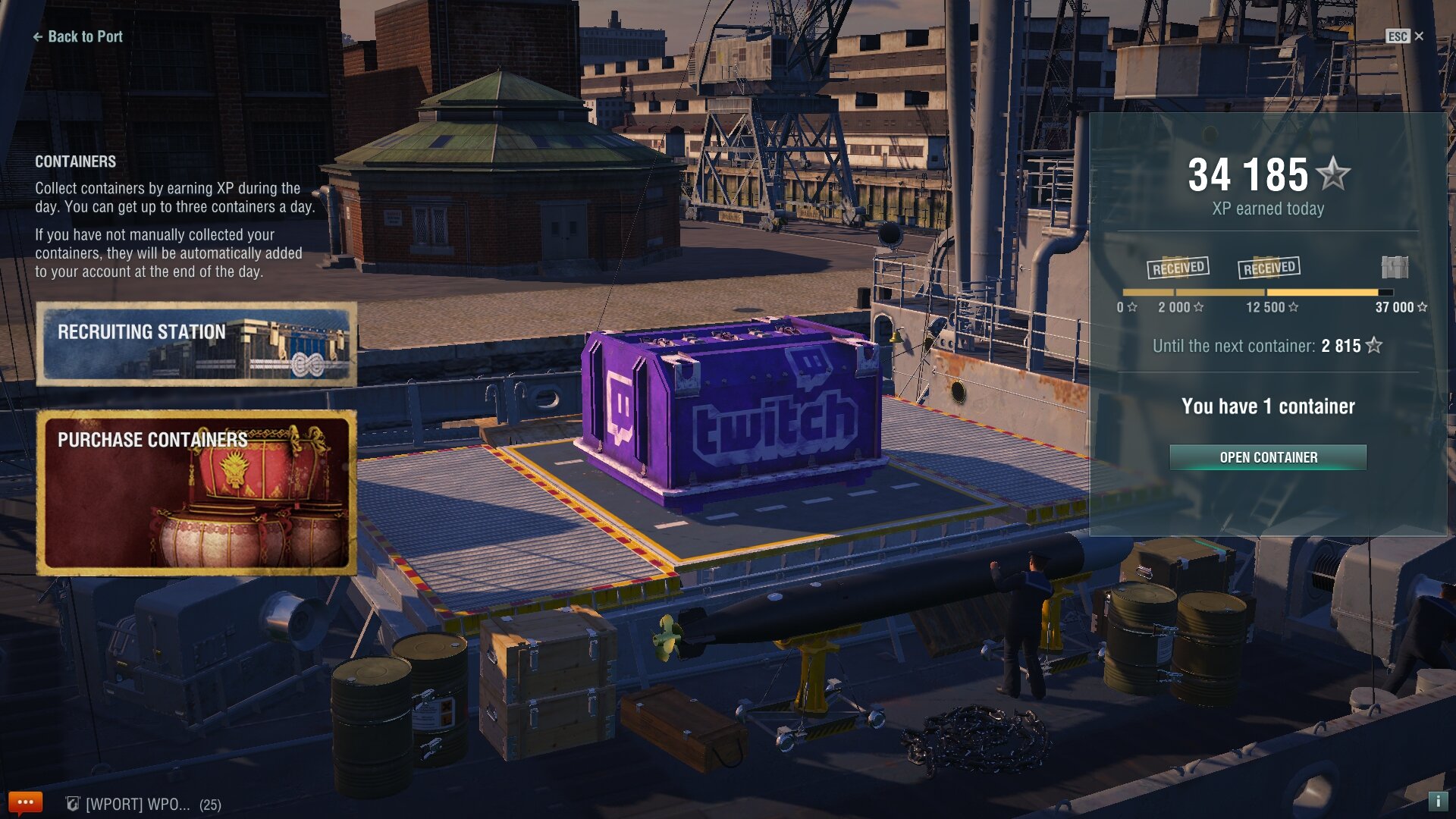Open the Purchase Containers banner

coord(196,492)
